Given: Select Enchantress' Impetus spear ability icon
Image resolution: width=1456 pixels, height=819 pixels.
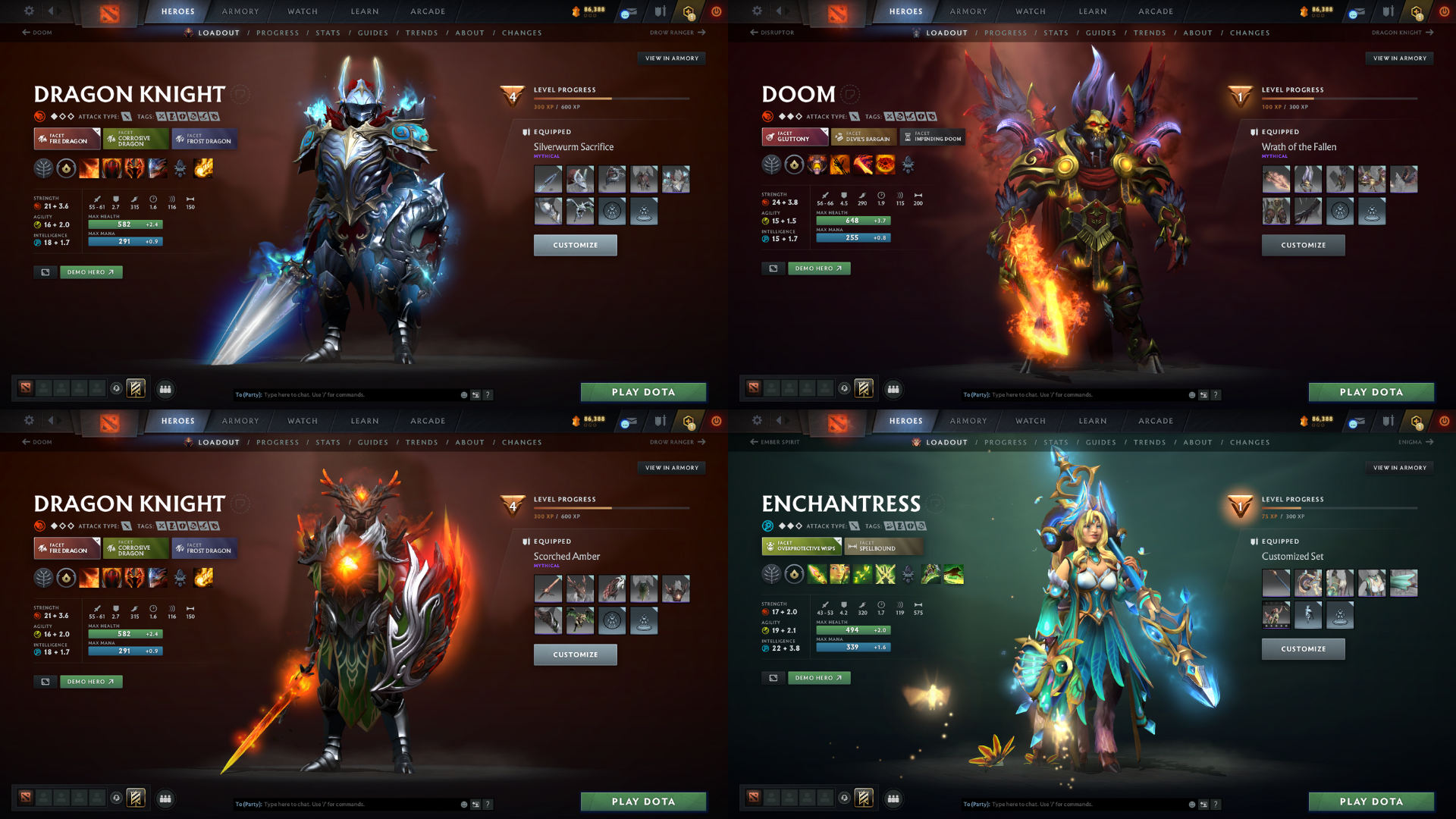Looking at the screenshot, I should (x=817, y=574).
